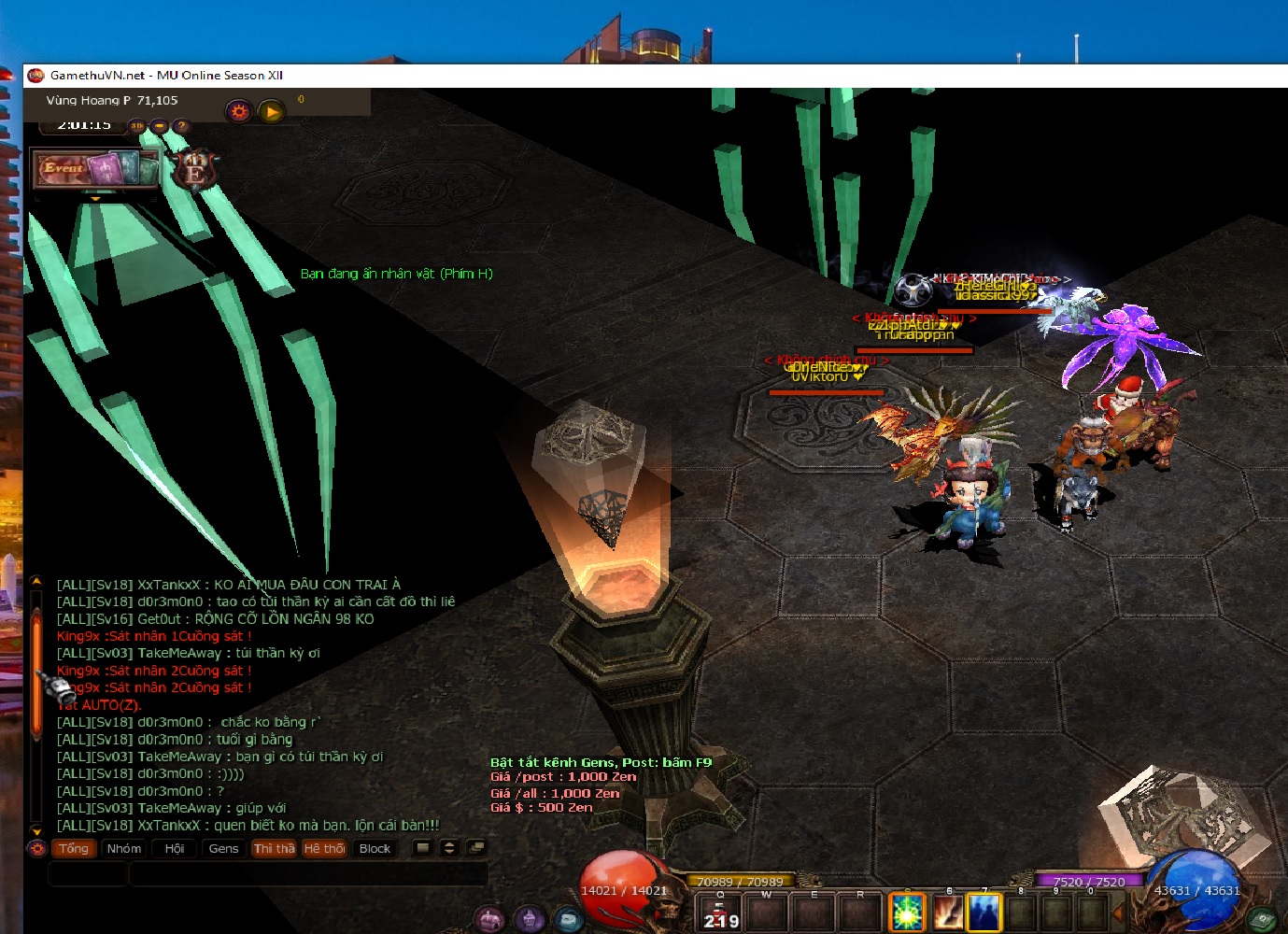Switch to the Hội chat tab
Screen dimensions: 1288x934
point(175,848)
